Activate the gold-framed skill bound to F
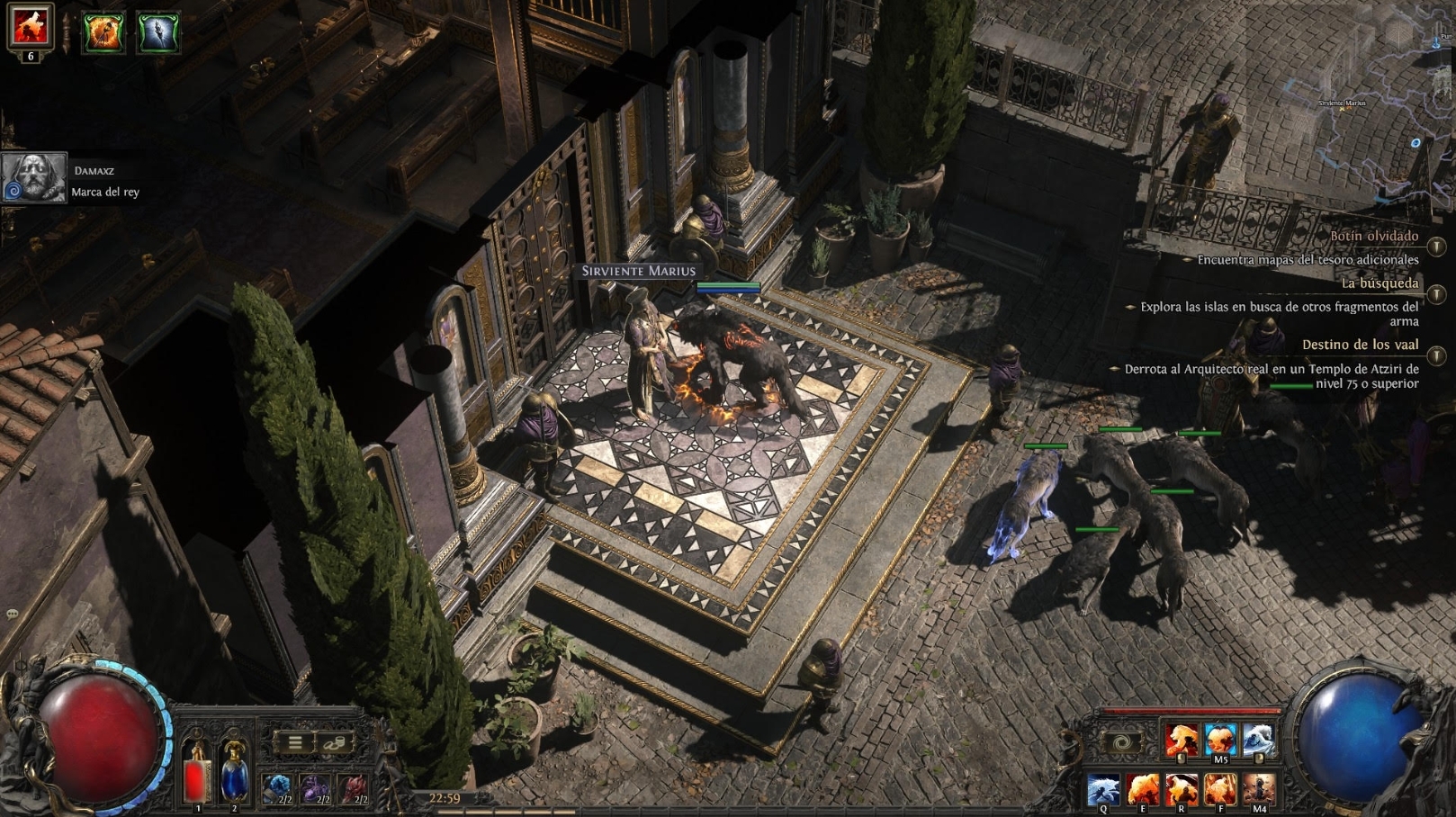Image resolution: width=1456 pixels, height=817 pixels. (1220, 789)
